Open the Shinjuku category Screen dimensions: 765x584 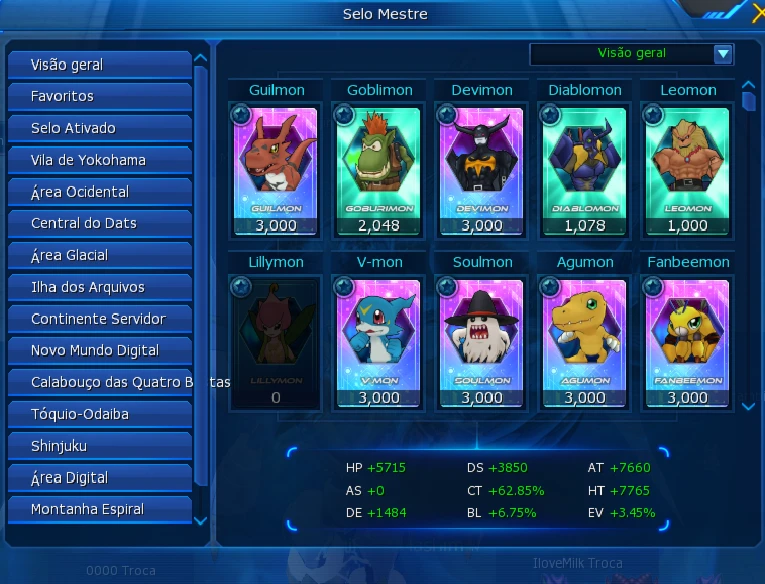pyautogui.click(x=99, y=446)
